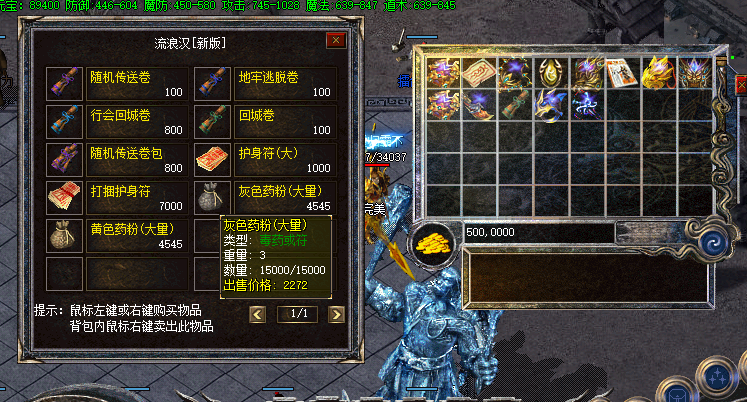This screenshot has width=747, height=402.
Task: Choose the golden oval amulet item
Action: coord(550,71)
